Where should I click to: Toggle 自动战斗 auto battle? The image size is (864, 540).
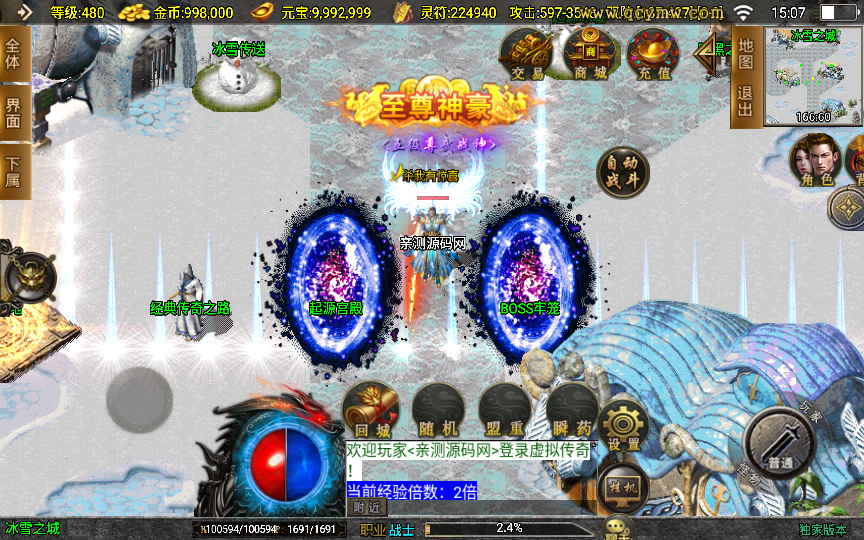[x=622, y=174]
